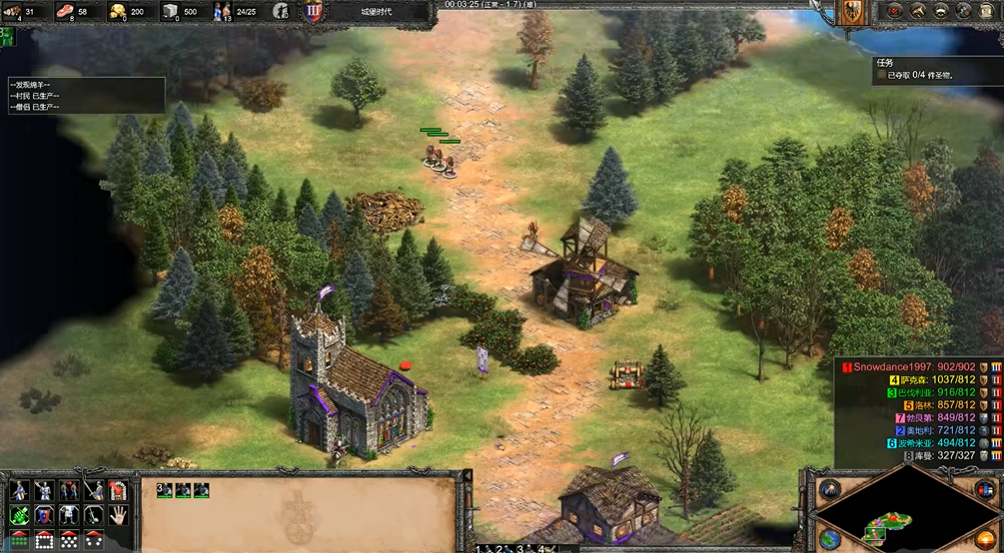Choose the box formation button
This screenshot has width=1004, height=553.
point(44,540)
